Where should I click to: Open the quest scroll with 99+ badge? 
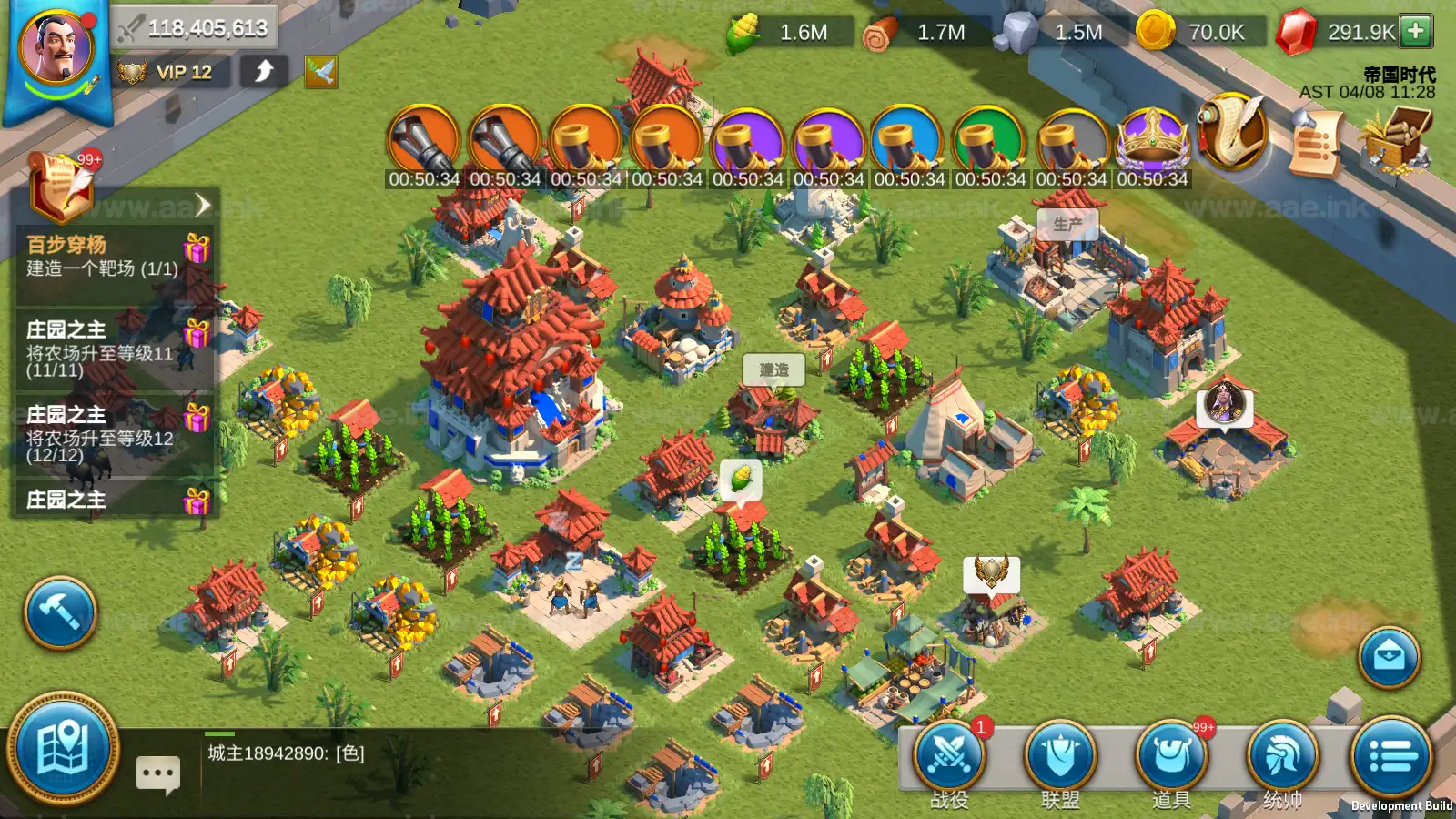pos(62,187)
